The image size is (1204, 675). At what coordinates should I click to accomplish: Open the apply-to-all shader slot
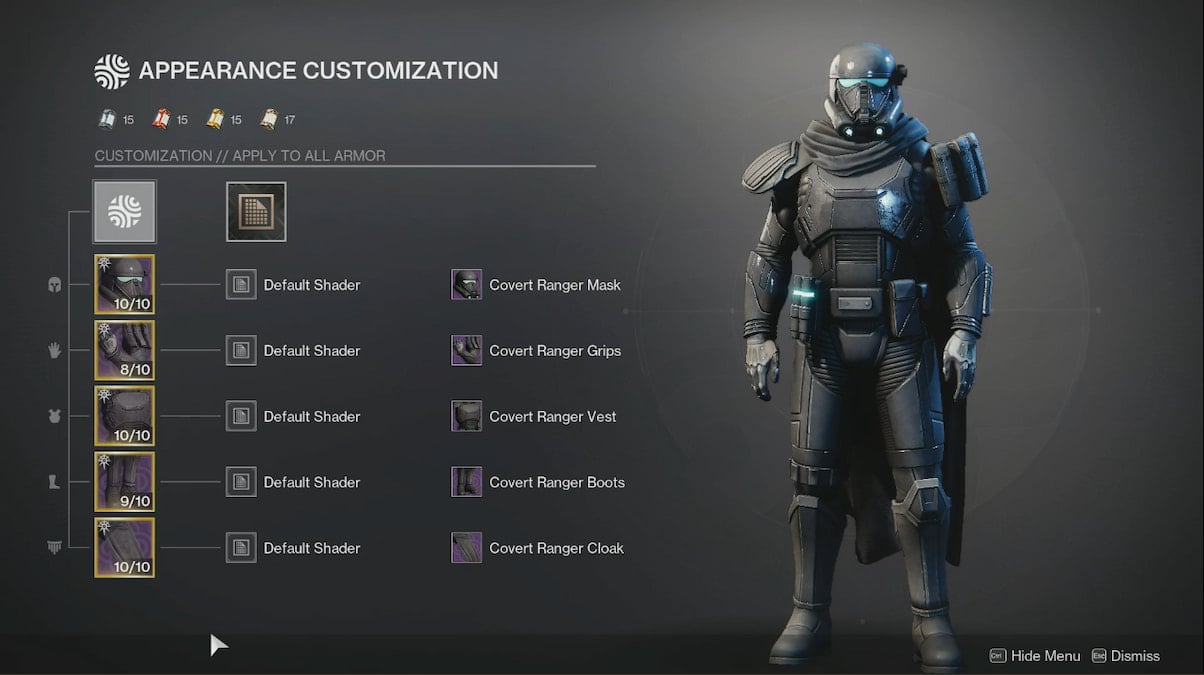pos(256,212)
